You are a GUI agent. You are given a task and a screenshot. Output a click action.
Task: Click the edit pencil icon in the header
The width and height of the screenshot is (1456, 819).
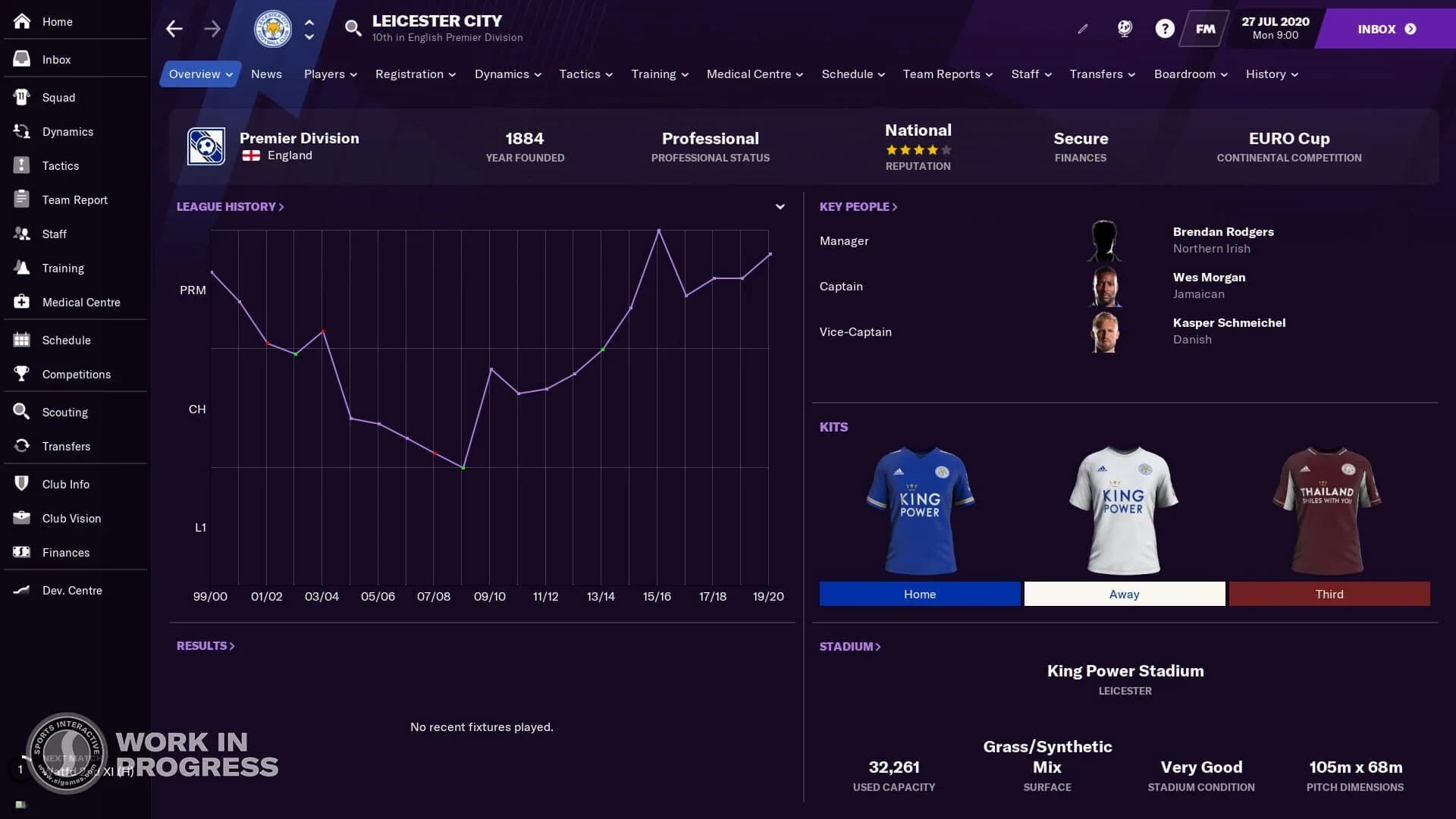(1082, 28)
